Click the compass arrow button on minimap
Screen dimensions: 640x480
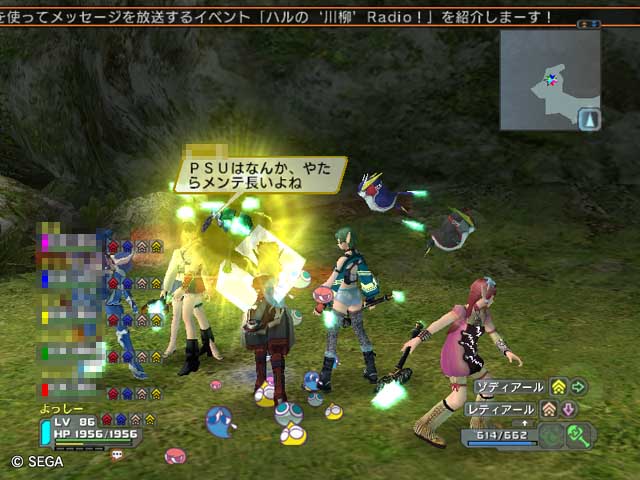[588, 120]
